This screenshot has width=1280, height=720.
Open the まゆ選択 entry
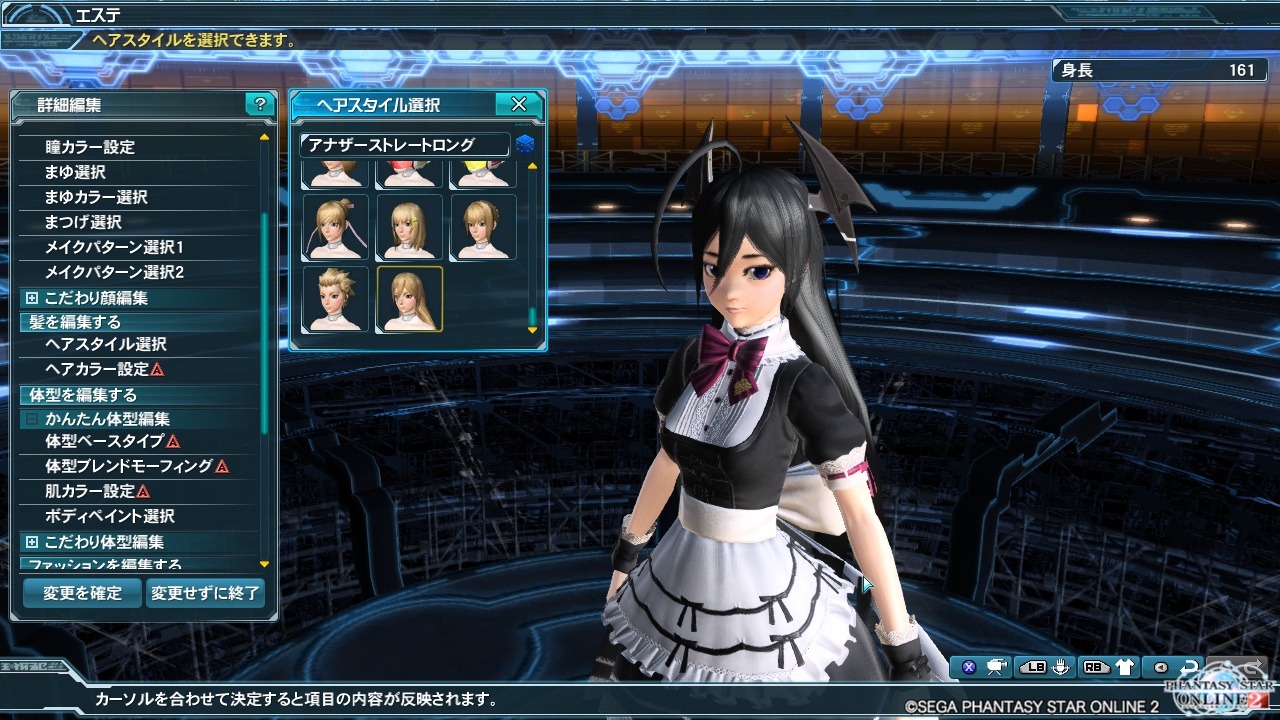(75, 172)
